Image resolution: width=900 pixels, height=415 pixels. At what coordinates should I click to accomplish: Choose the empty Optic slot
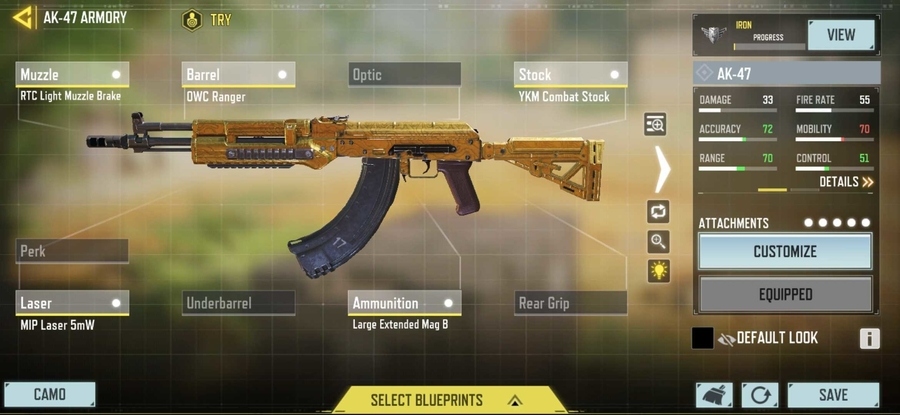(405, 75)
